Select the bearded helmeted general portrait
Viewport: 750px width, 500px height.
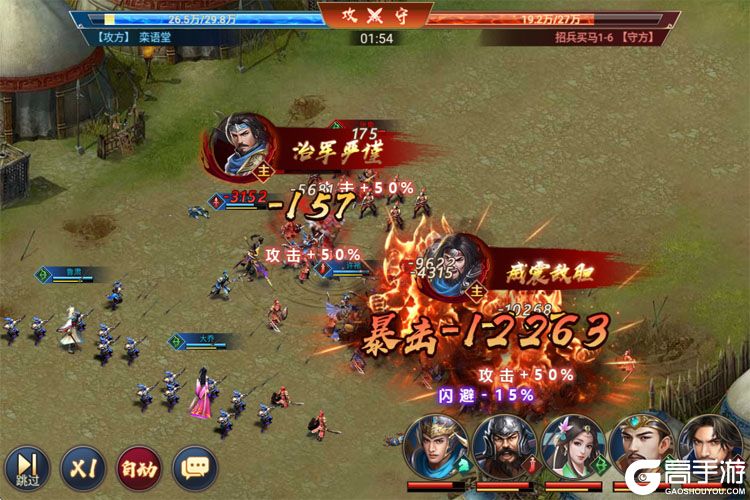pos(503,449)
